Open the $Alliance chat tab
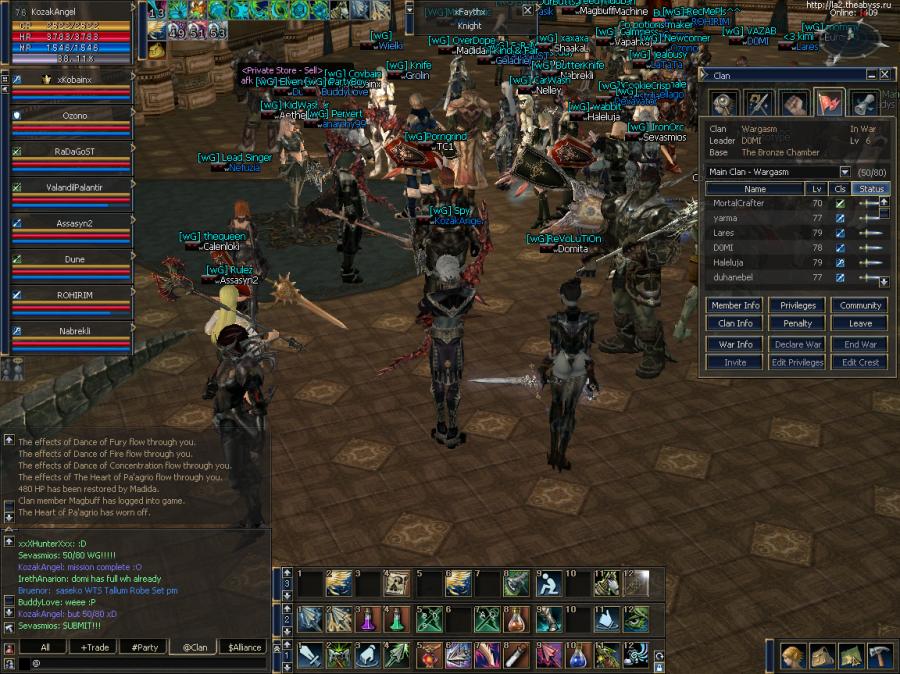 coord(243,647)
